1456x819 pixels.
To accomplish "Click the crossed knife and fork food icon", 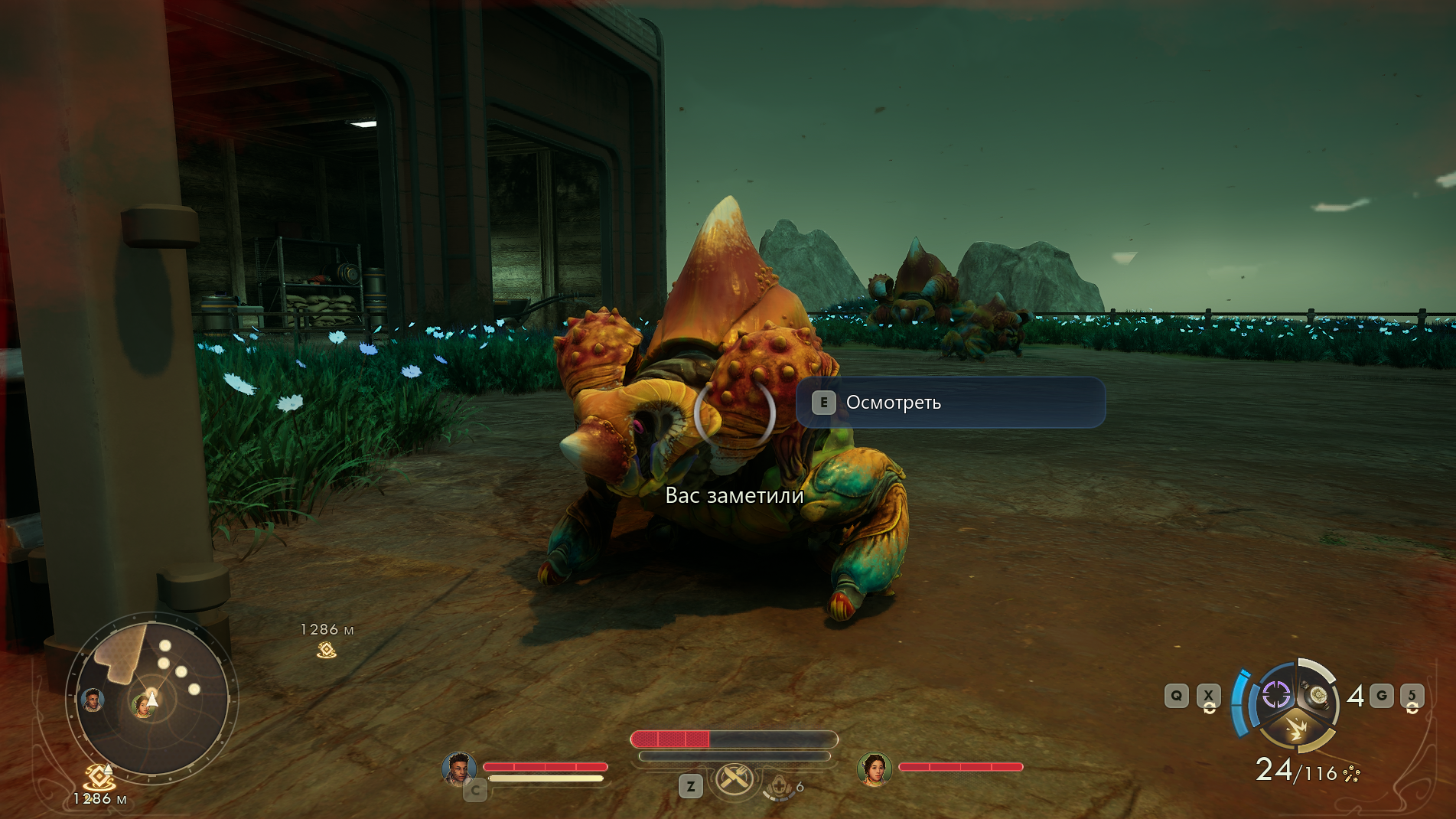I will 735,779.
